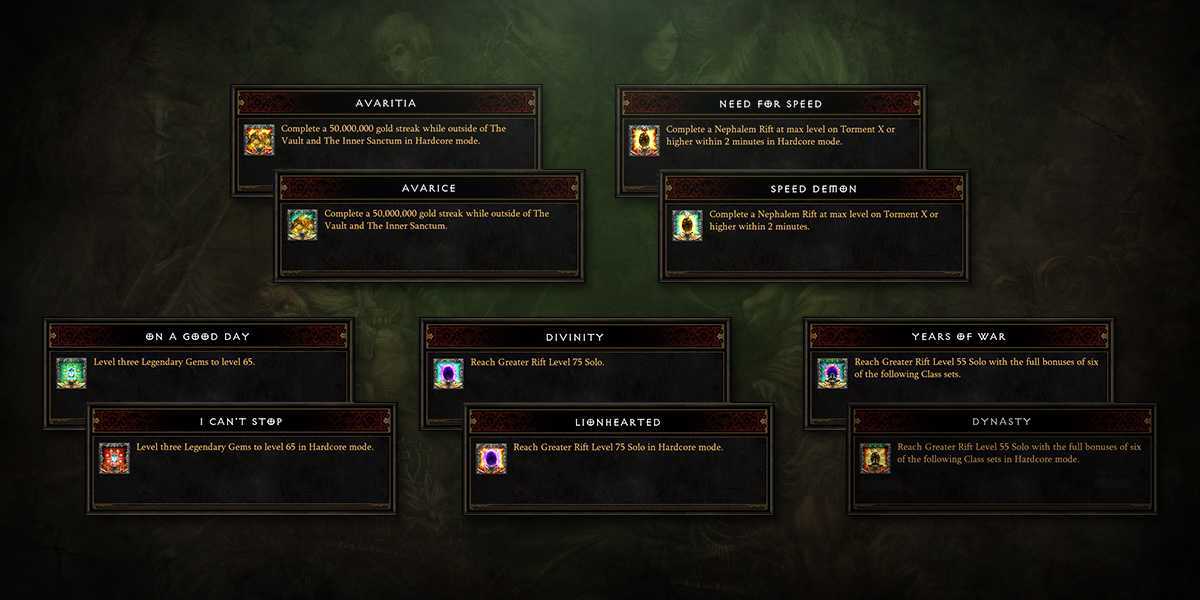The height and width of the screenshot is (600, 1200).
Task: Click the Years of War icon
Action: coord(832,373)
